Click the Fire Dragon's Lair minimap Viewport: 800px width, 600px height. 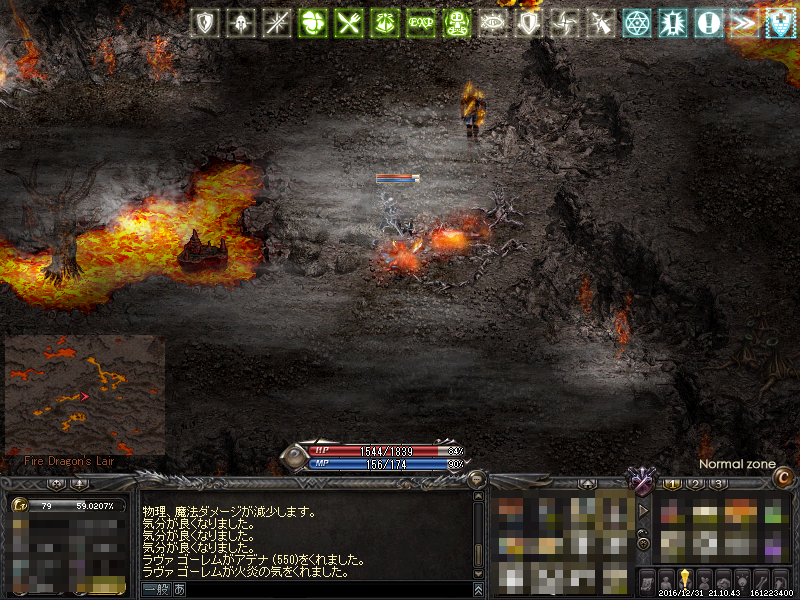tap(85, 395)
